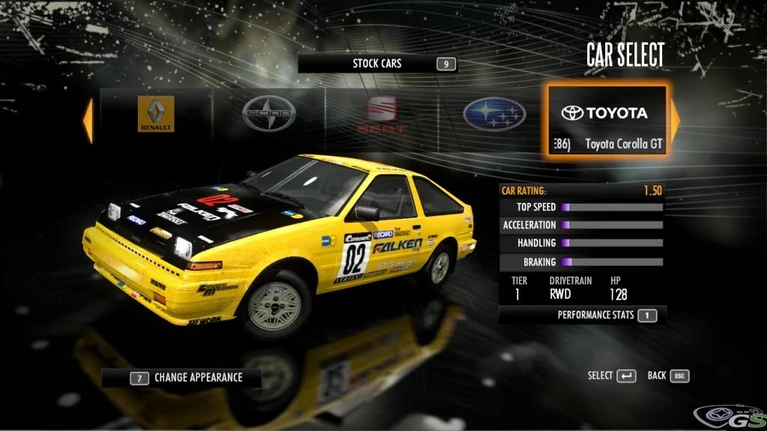767x431 pixels.
Task: Pick the SEAT brand logo
Action: click(382, 115)
